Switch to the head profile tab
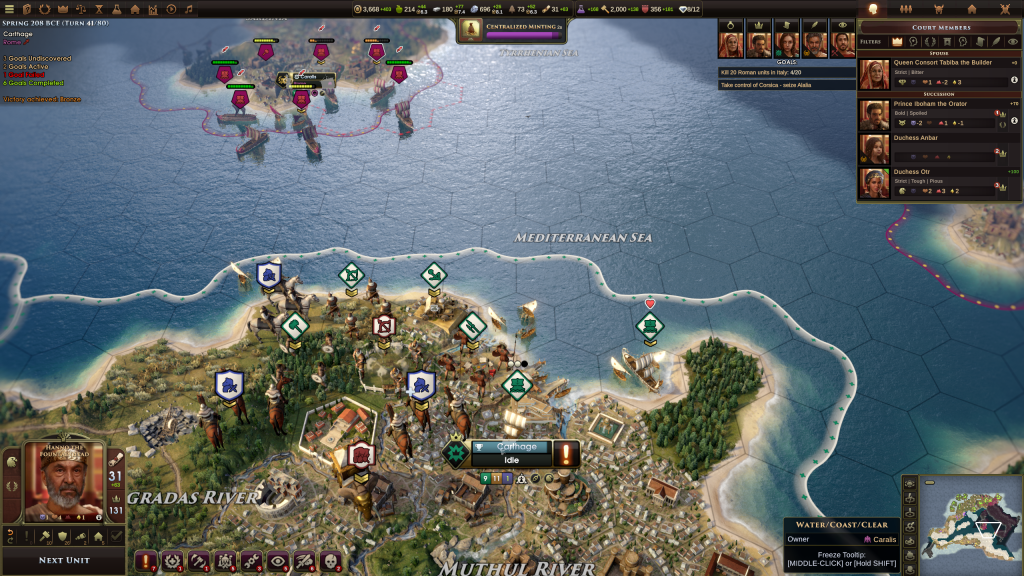This screenshot has width=1024, height=576. point(871,9)
